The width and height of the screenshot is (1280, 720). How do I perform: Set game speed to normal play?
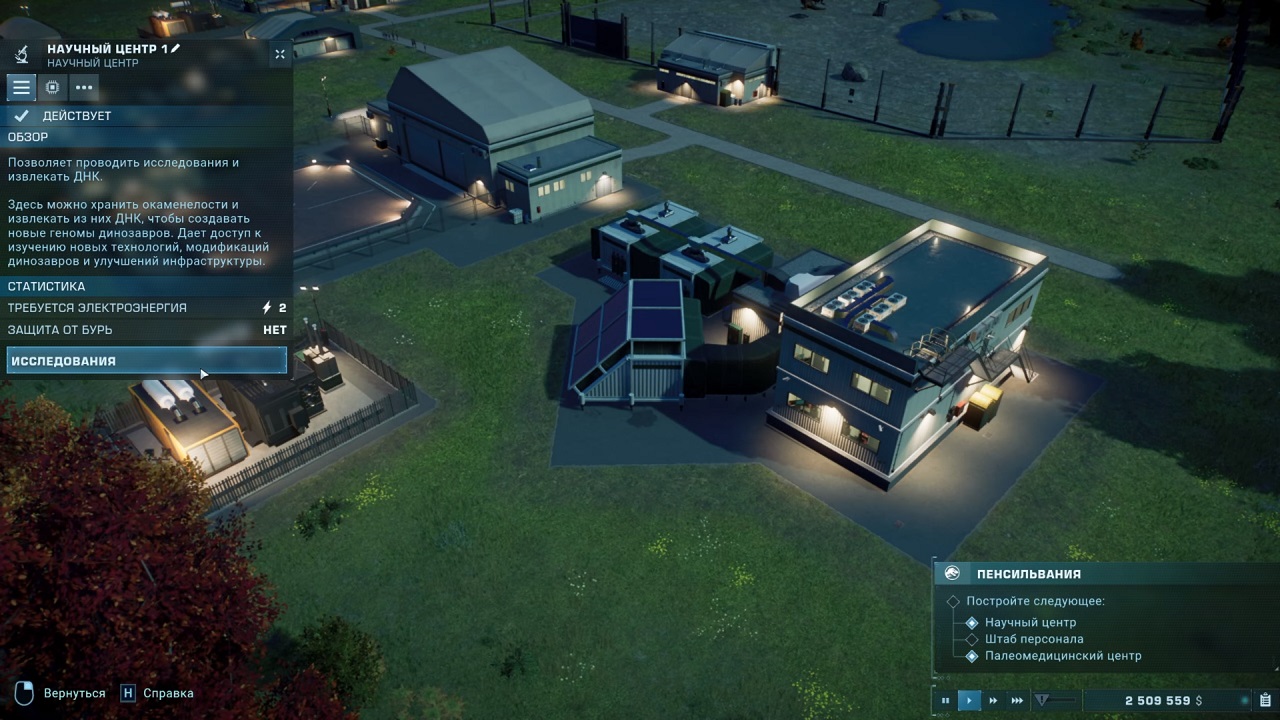click(x=969, y=701)
